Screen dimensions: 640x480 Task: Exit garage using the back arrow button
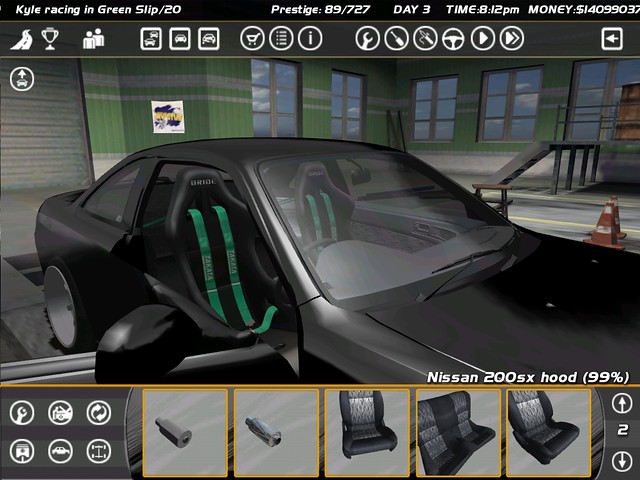pyautogui.click(x=611, y=39)
